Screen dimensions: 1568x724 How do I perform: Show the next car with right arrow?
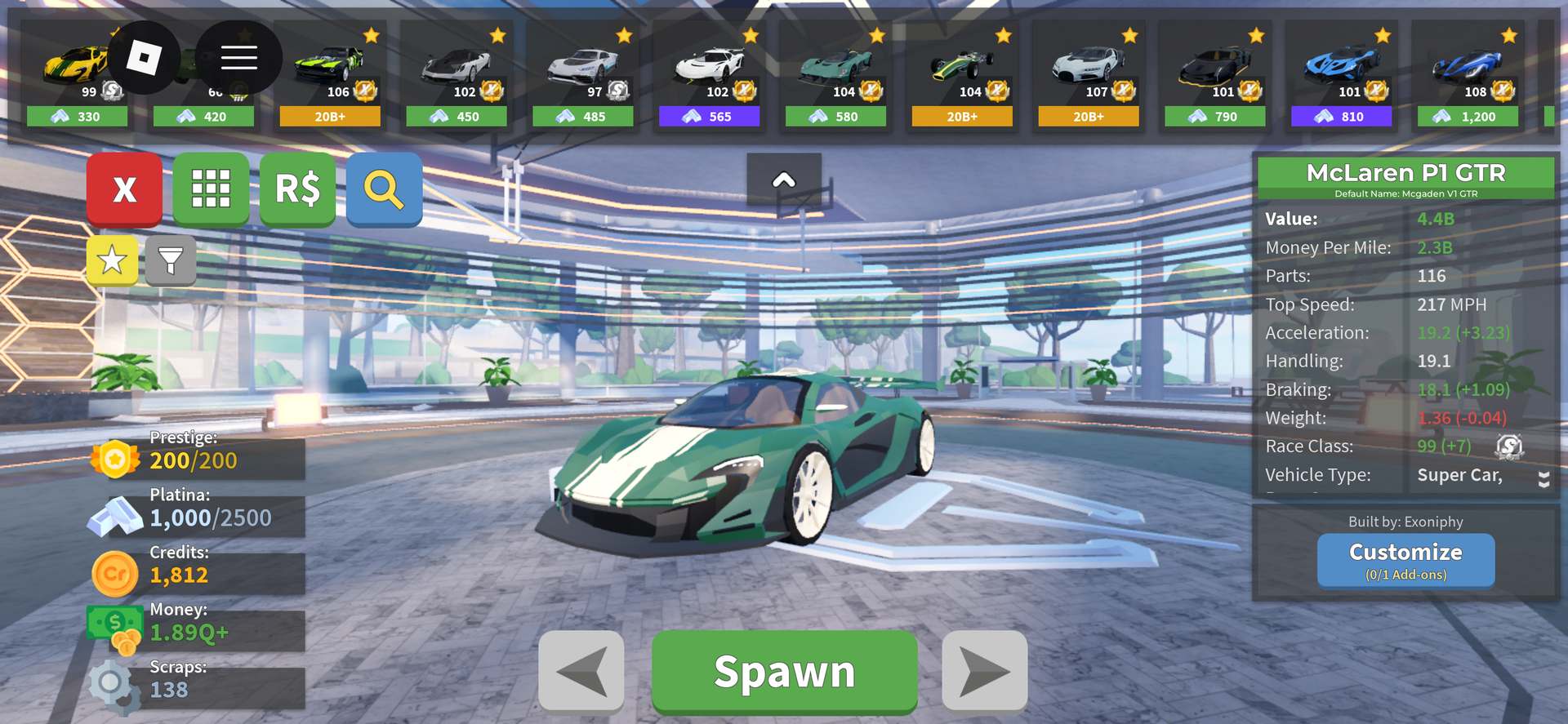click(984, 671)
